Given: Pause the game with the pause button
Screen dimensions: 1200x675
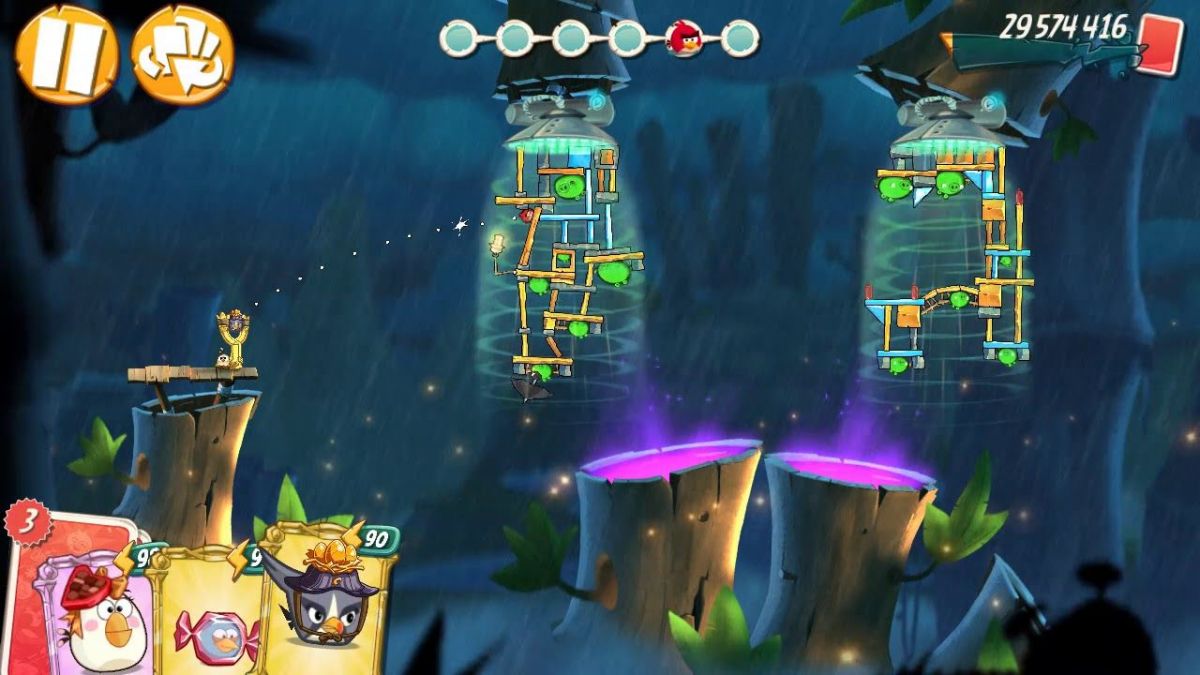Looking at the screenshot, I should 66,55.
